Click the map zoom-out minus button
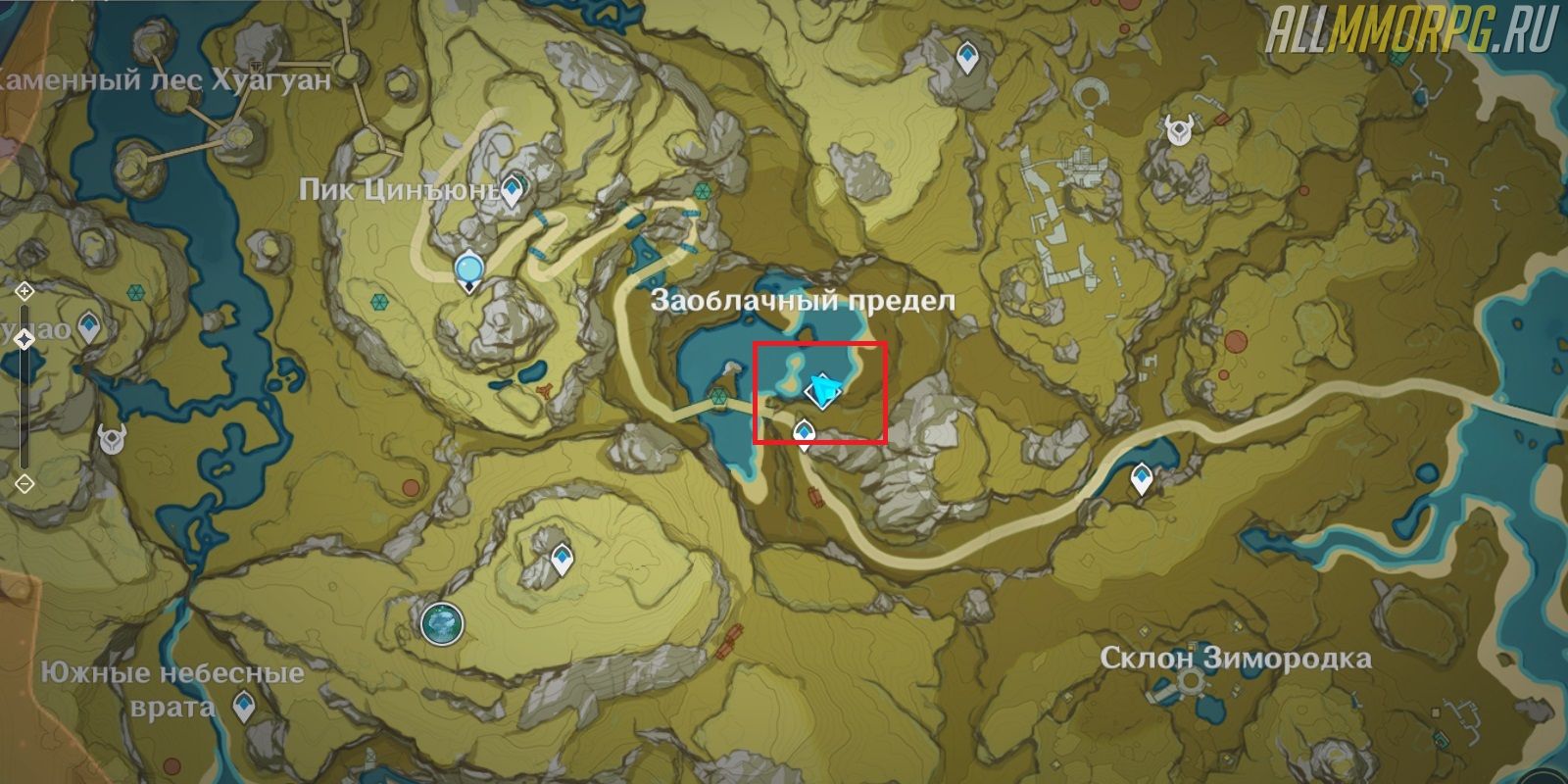 point(24,483)
